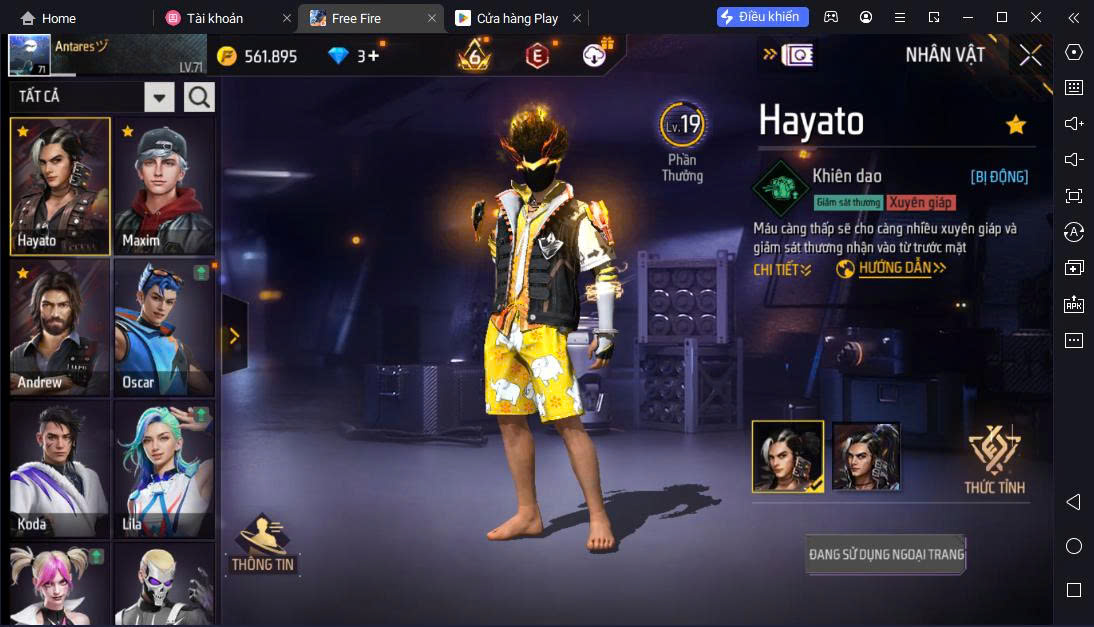Pick Andrew from the character list
The image size is (1094, 627).
(60, 327)
